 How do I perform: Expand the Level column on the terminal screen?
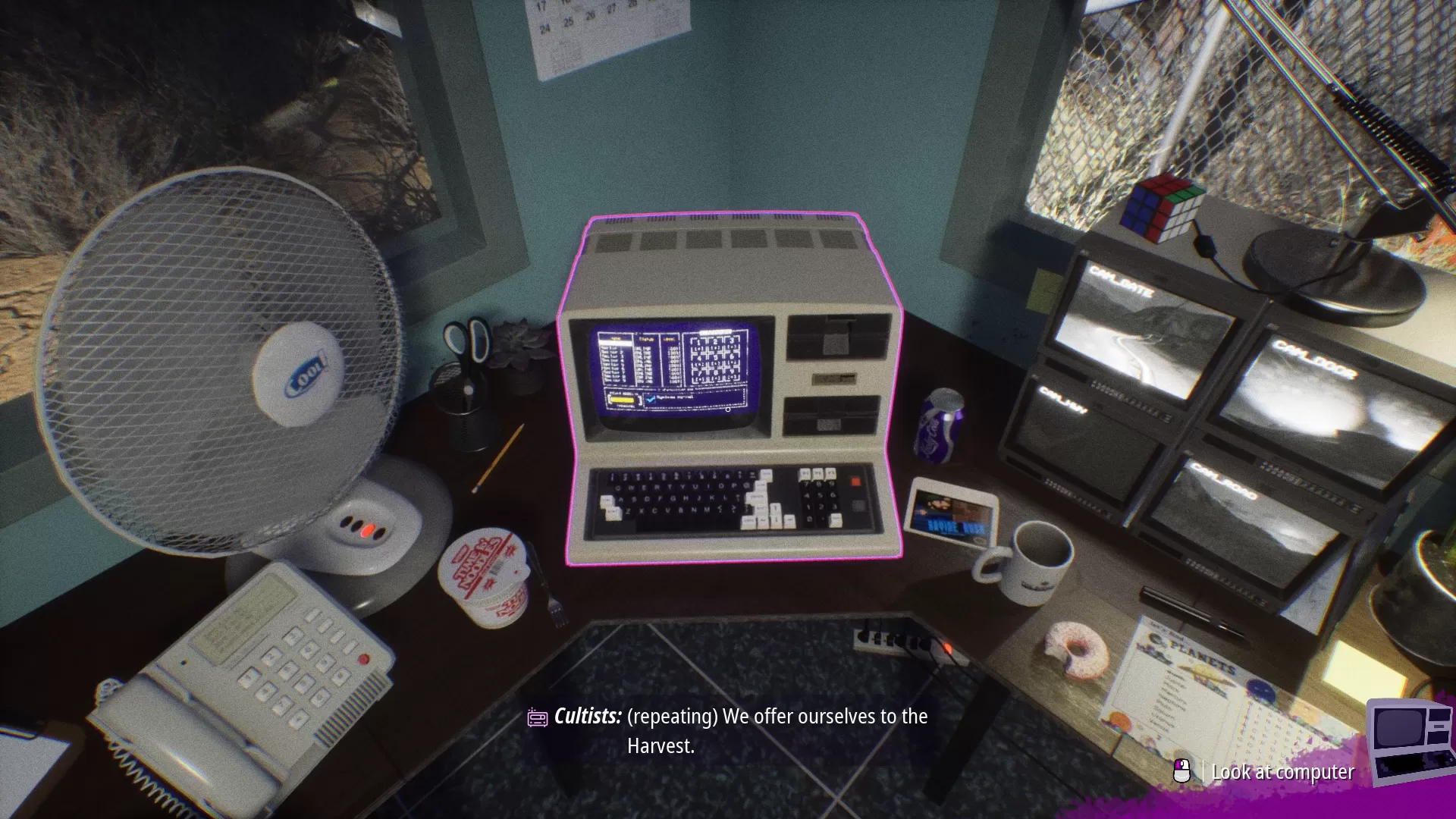(669, 339)
